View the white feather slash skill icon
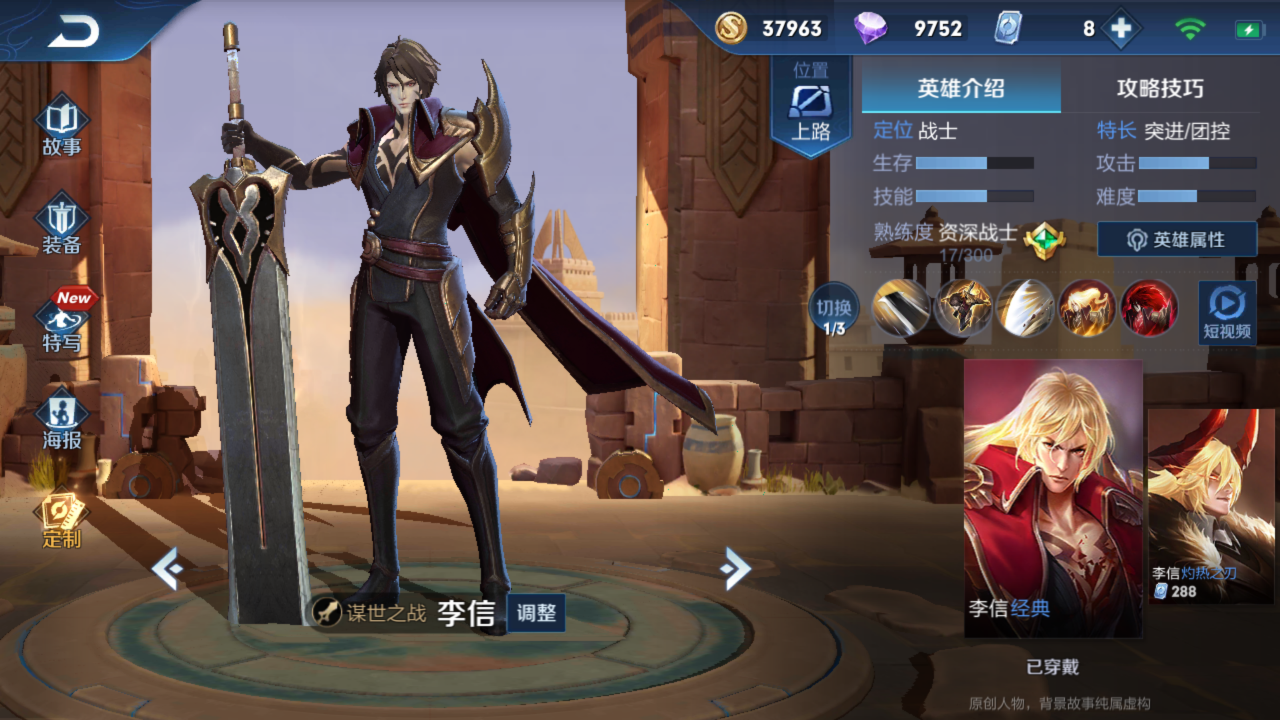1280x720 pixels. (1025, 308)
